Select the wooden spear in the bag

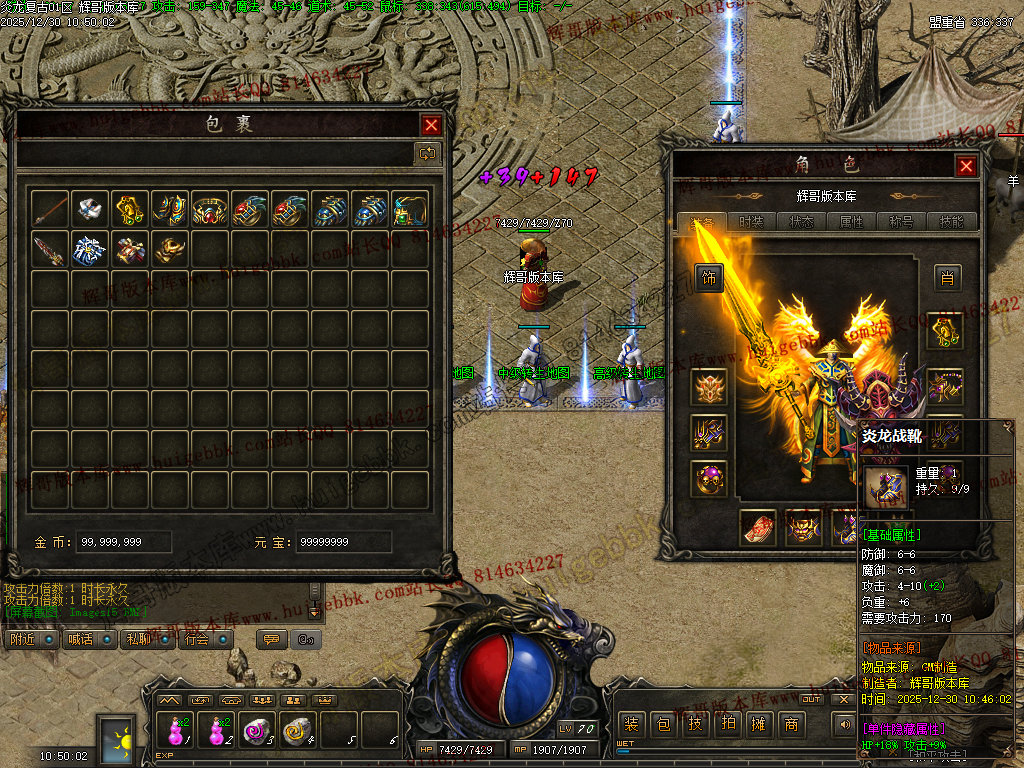pyautogui.click(x=50, y=208)
